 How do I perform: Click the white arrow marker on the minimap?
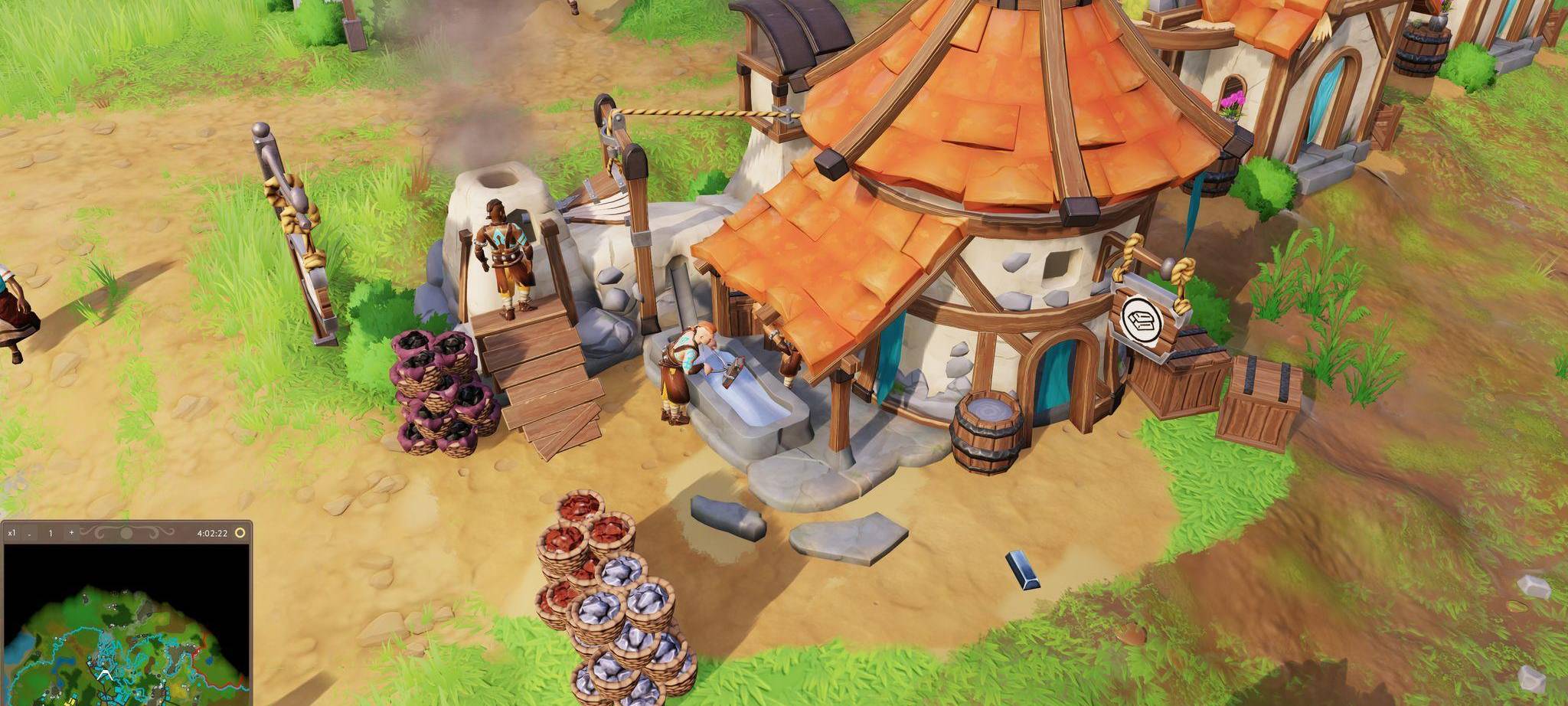(106, 675)
